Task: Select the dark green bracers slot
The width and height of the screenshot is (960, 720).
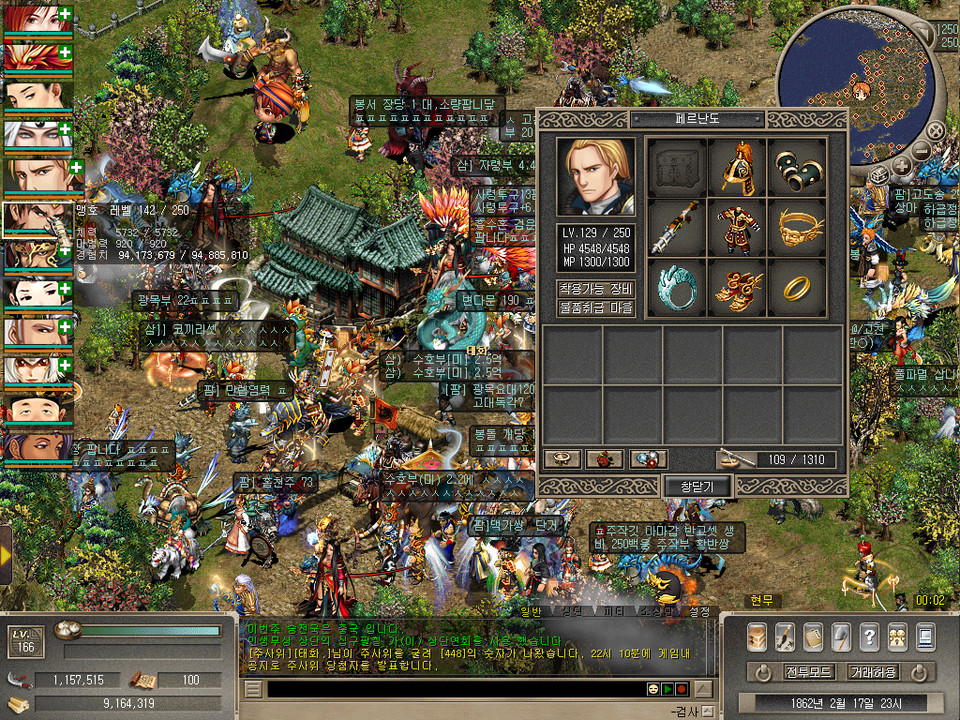Action: tap(797, 168)
